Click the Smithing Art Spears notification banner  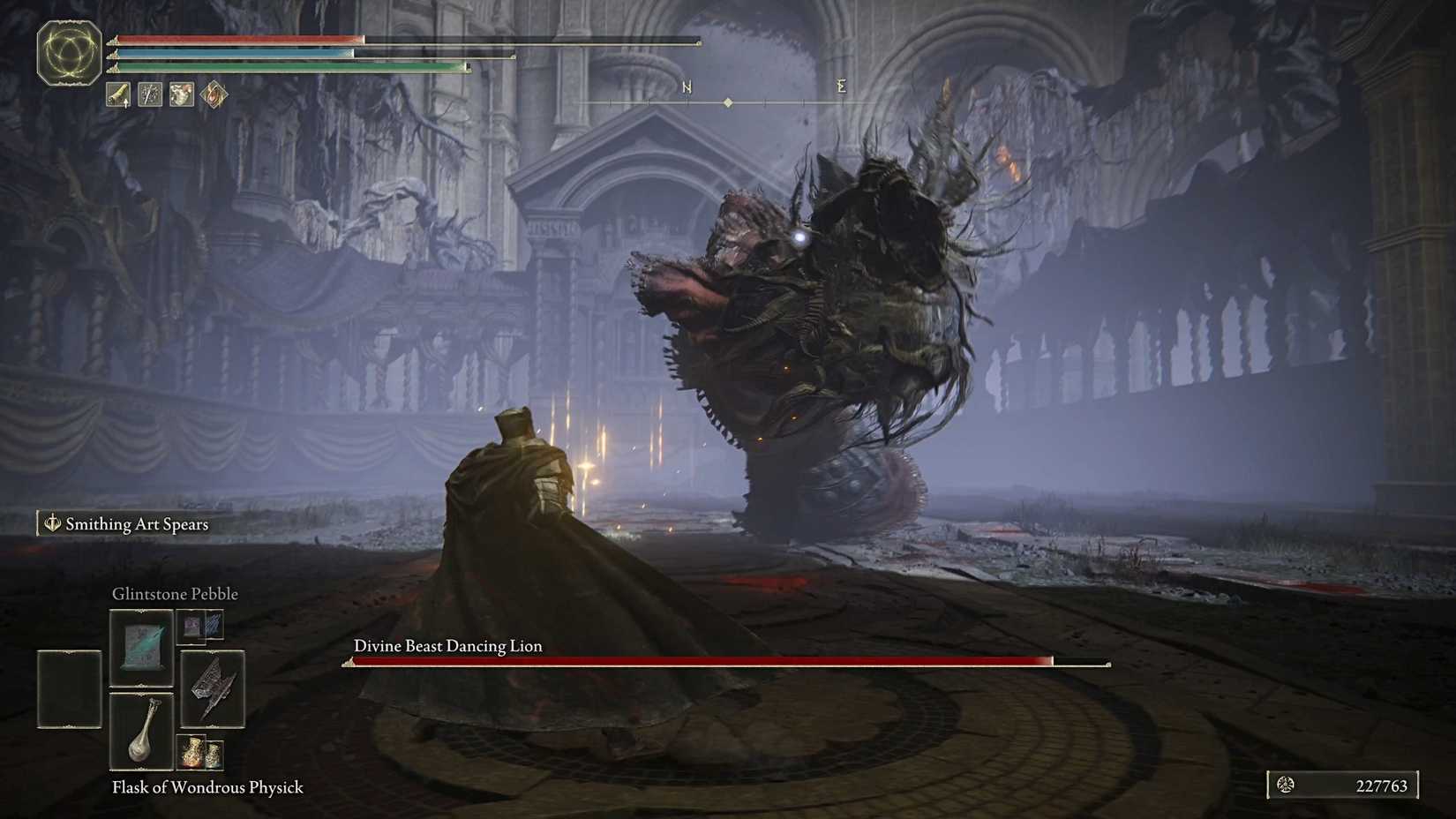click(x=124, y=524)
